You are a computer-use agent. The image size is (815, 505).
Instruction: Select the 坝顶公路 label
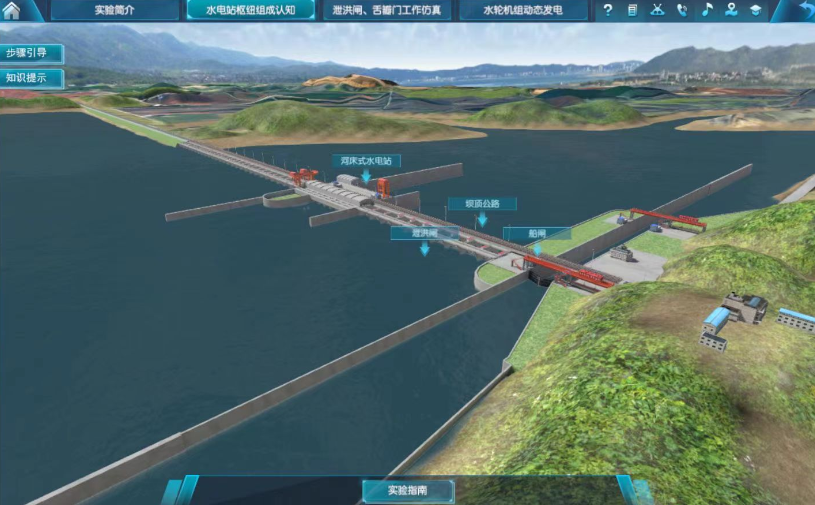tap(482, 204)
